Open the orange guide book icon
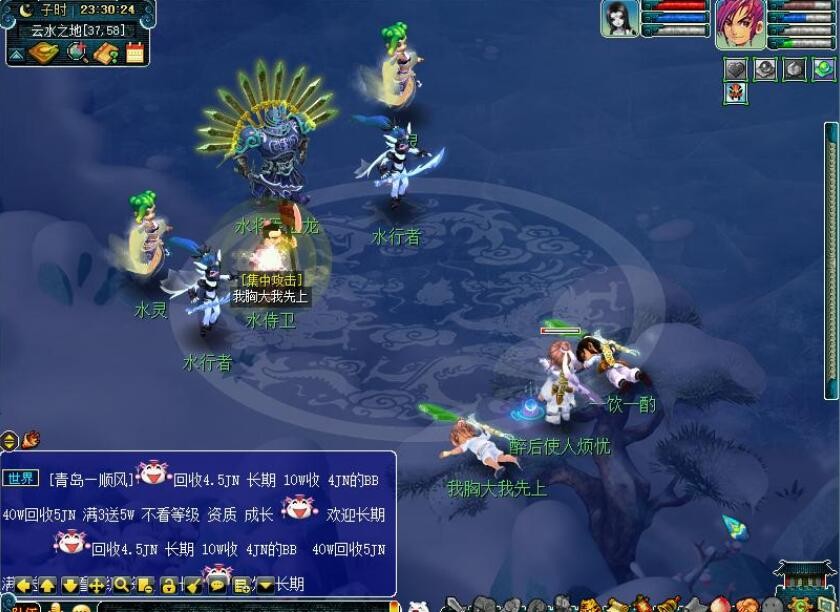 pos(106,52)
